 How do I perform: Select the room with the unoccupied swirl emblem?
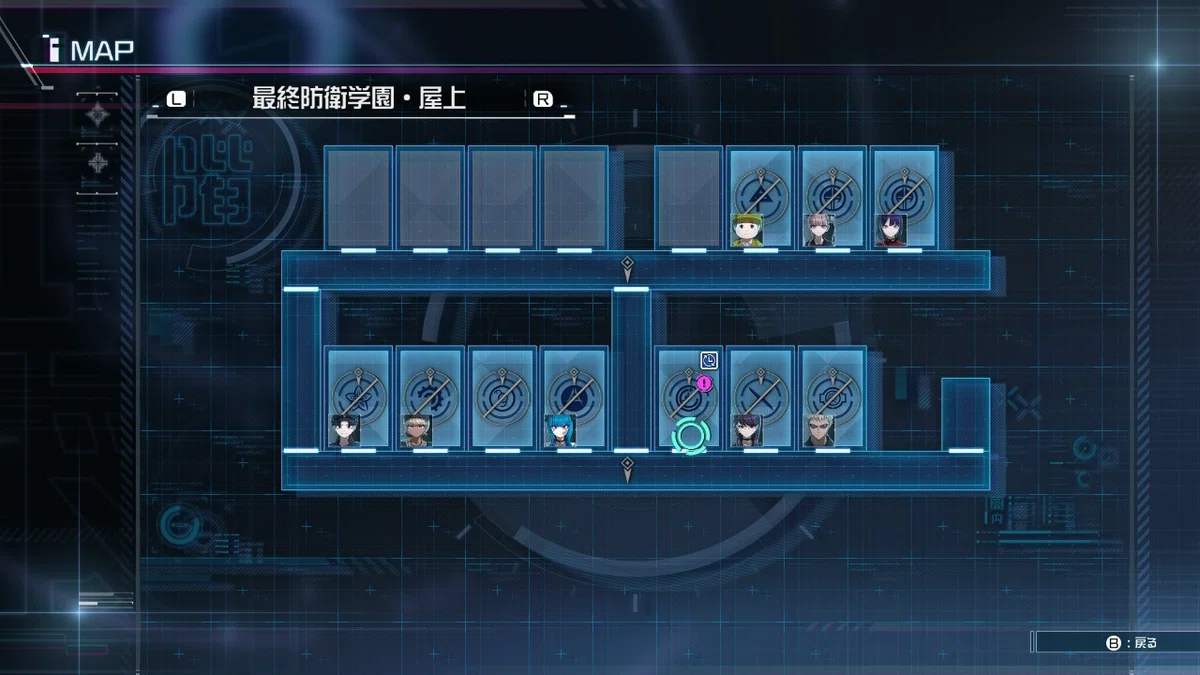tap(502, 397)
